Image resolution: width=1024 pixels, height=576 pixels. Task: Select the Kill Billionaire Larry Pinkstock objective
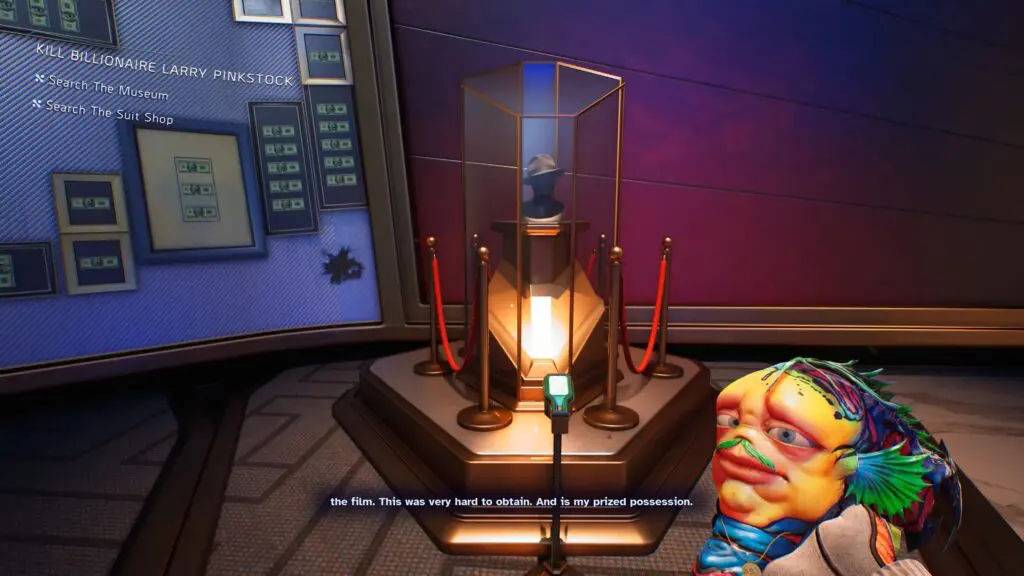click(164, 64)
